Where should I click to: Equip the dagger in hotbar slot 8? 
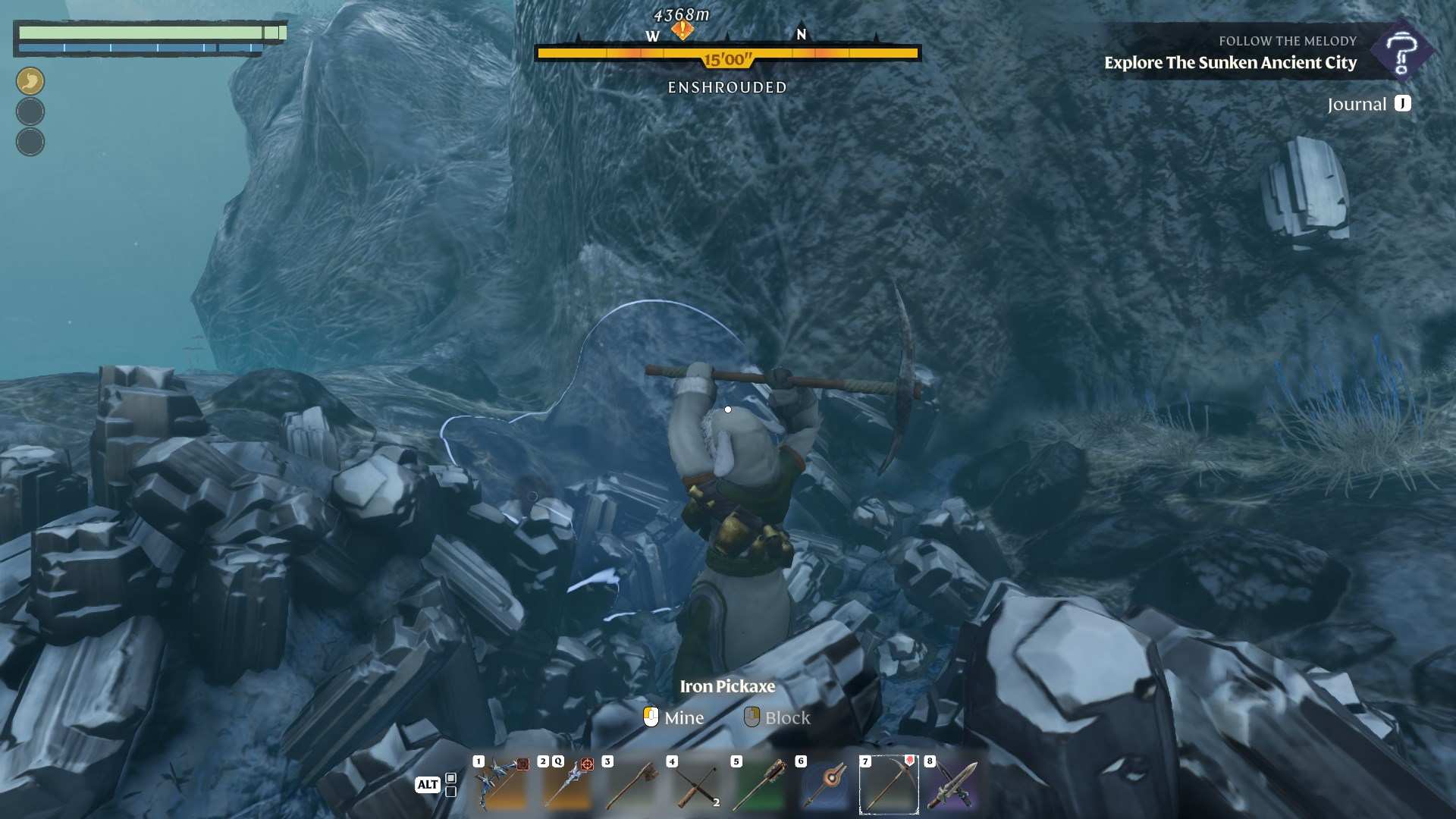(x=953, y=784)
